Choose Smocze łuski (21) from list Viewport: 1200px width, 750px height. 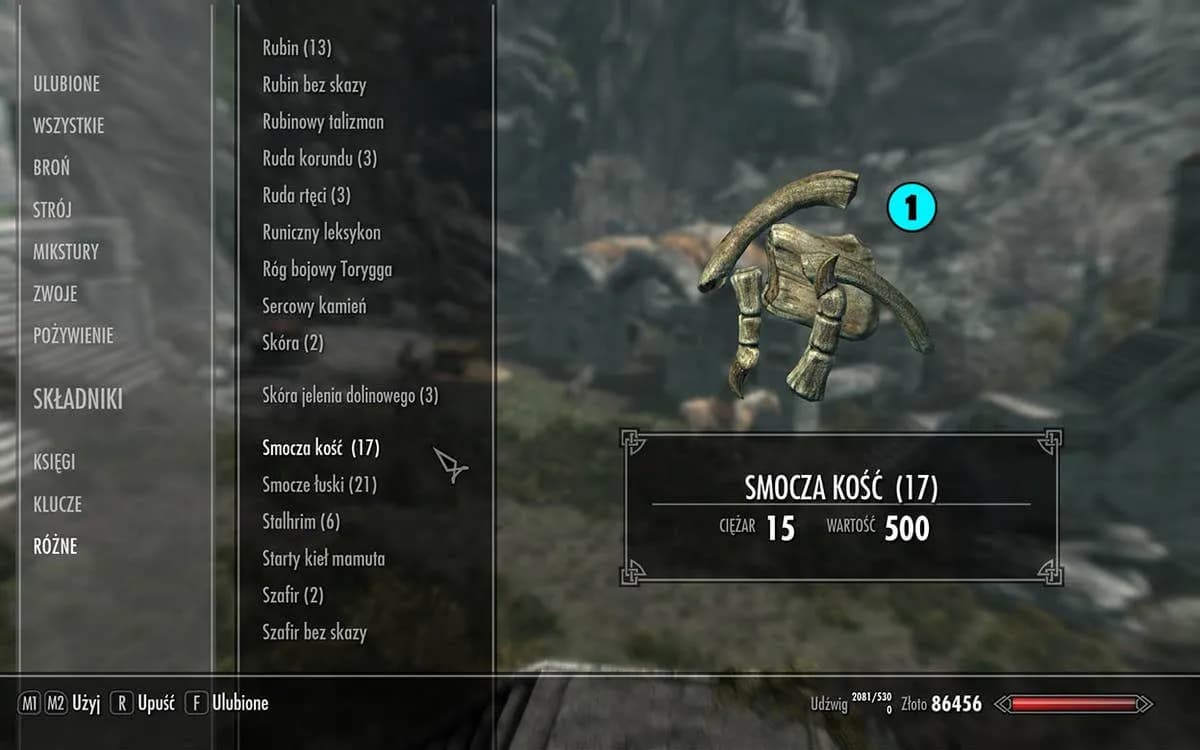pos(319,485)
